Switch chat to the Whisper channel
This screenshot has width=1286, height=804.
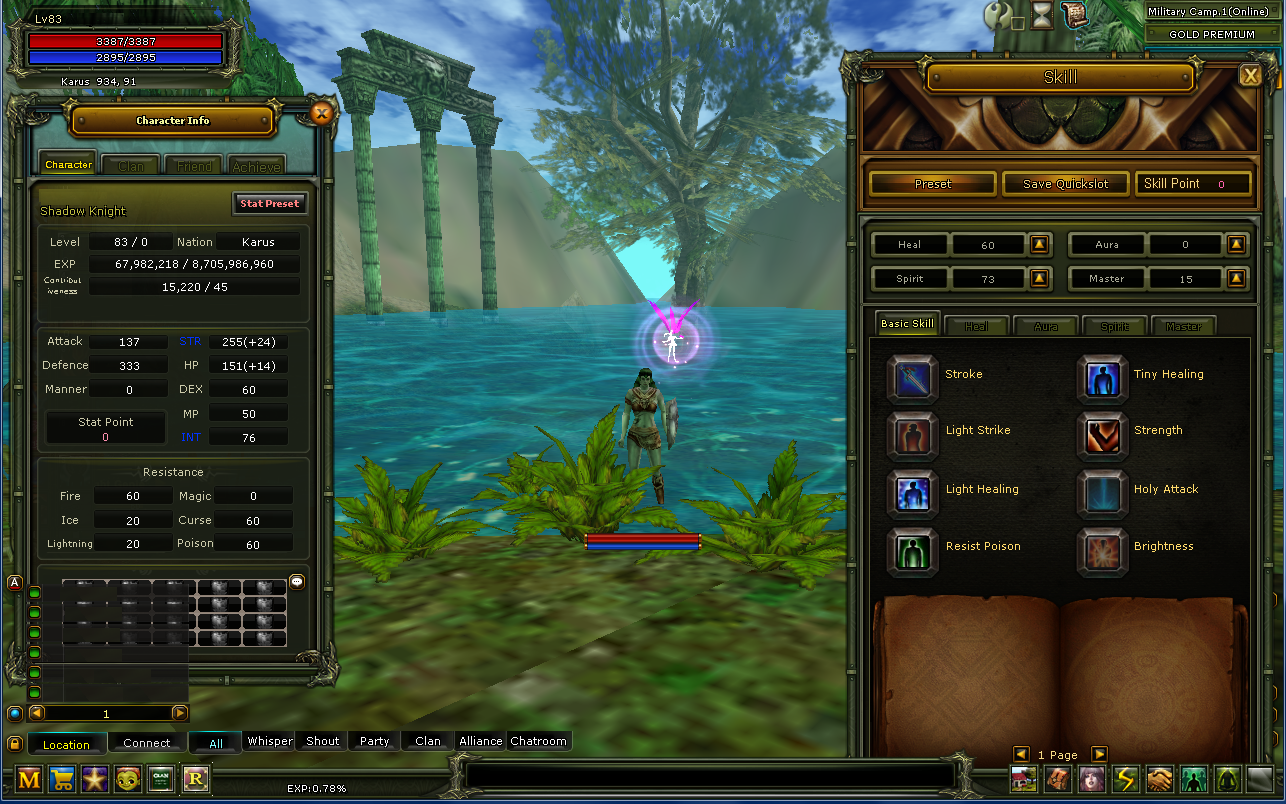270,741
